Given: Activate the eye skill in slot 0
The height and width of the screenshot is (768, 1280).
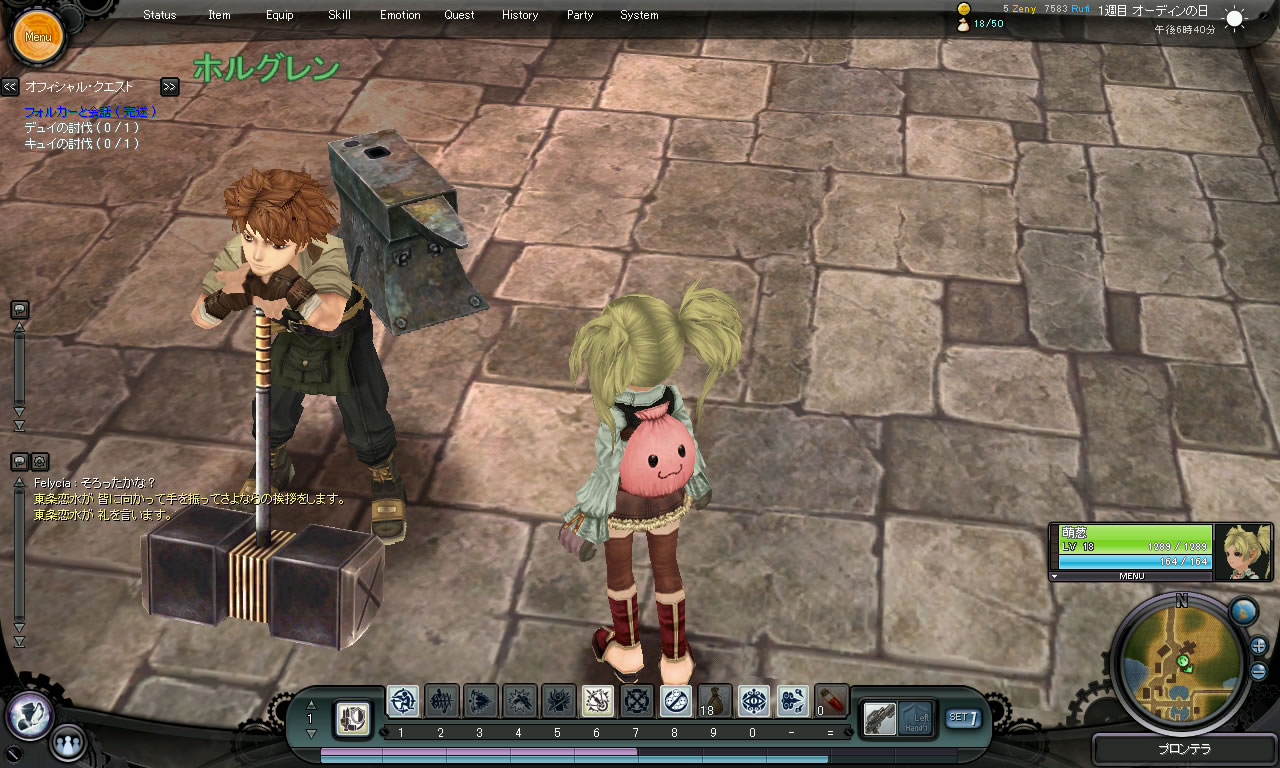Looking at the screenshot, I should click(754, 701).
